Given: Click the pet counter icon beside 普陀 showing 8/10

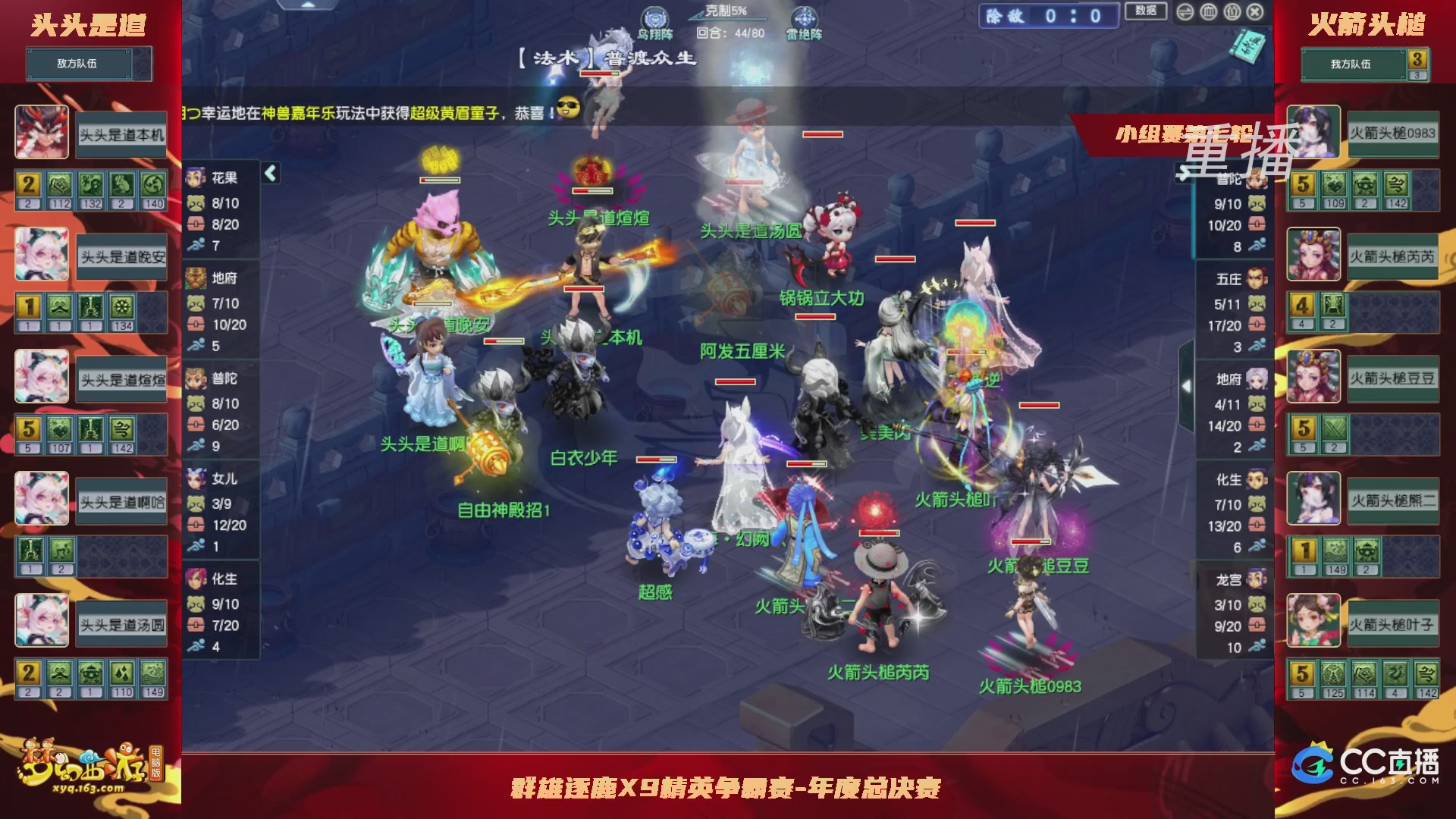Looking at the screenshot, I should click(x=195, y=402).
